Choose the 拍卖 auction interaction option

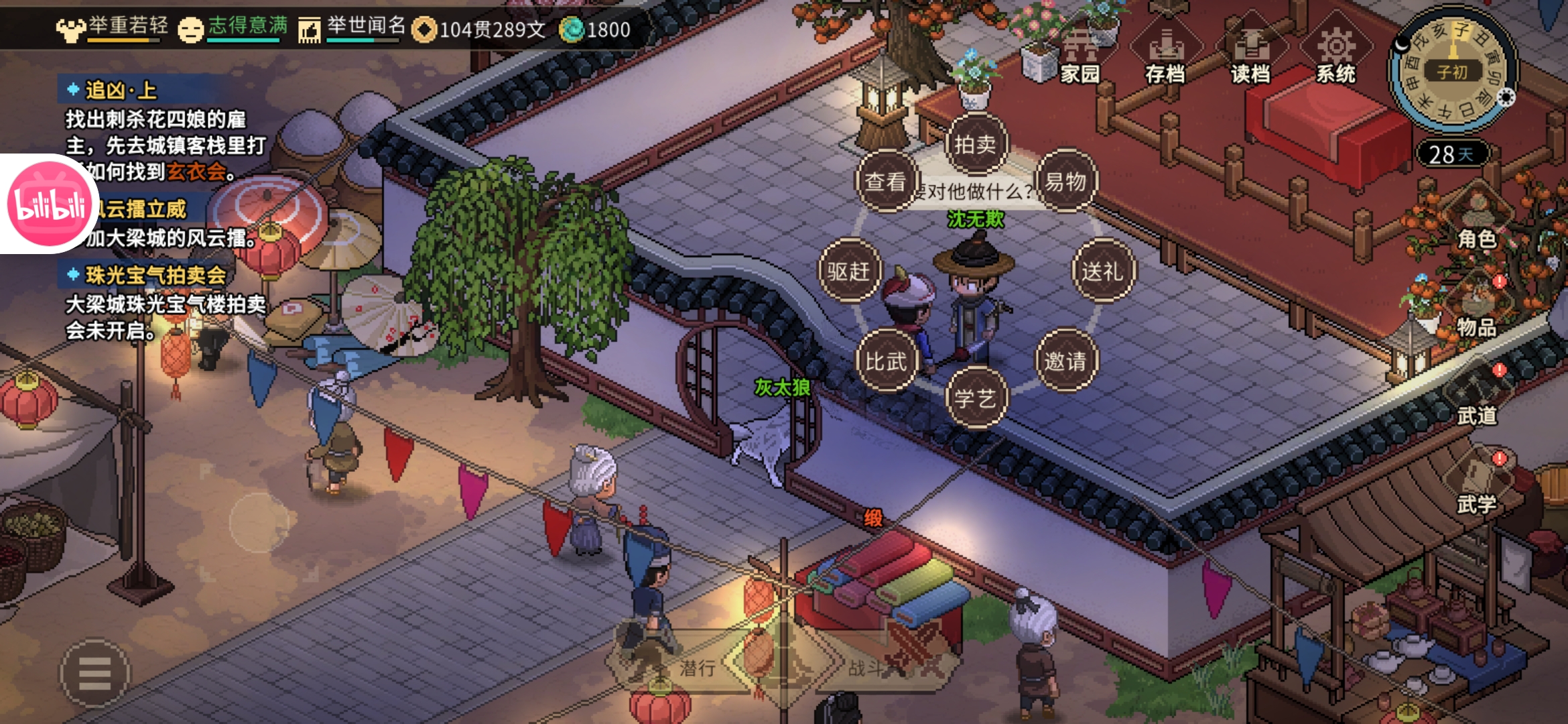point(975,144)
